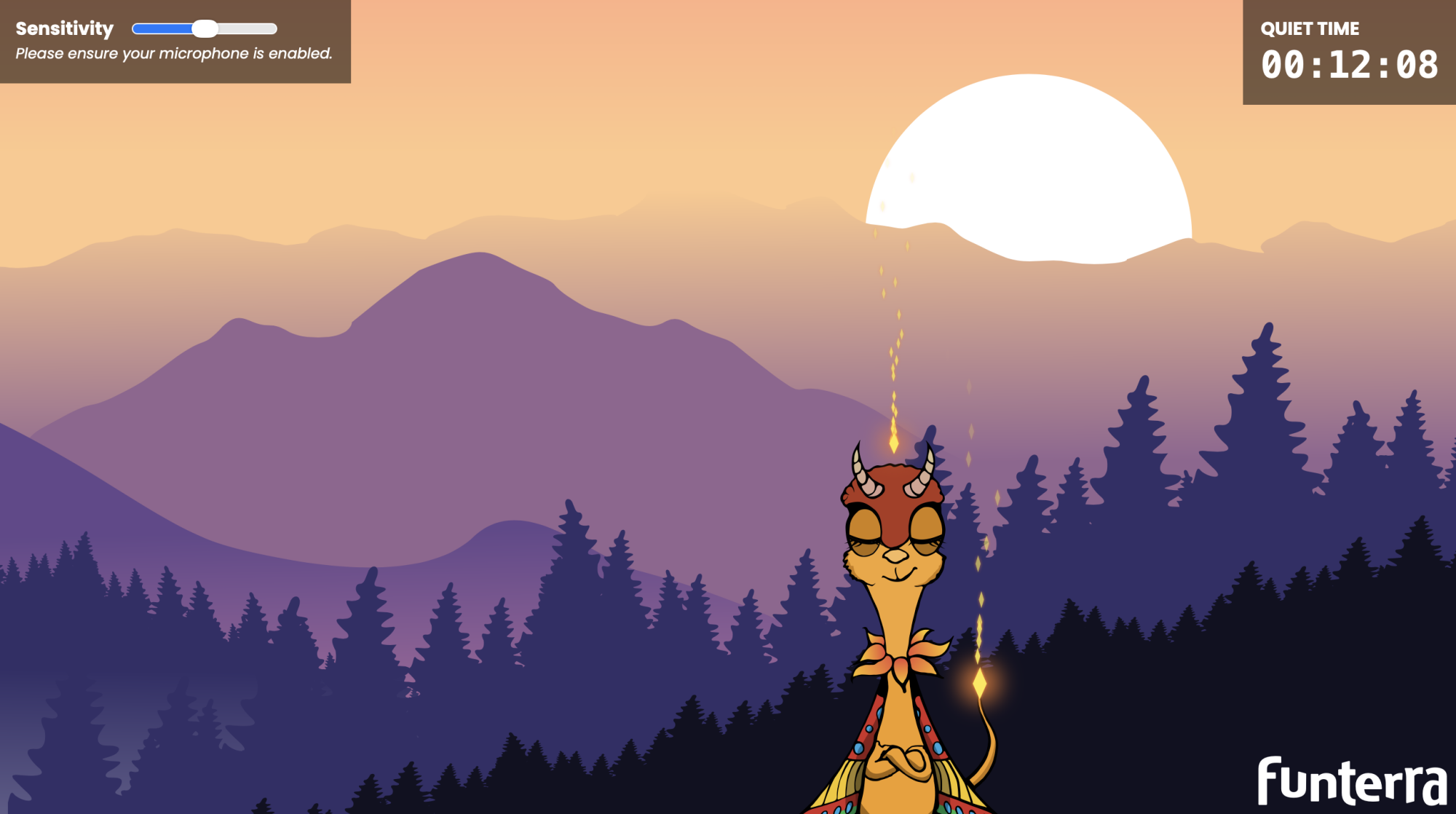Click the blue filled portion of the slider track

click(164, 28)
